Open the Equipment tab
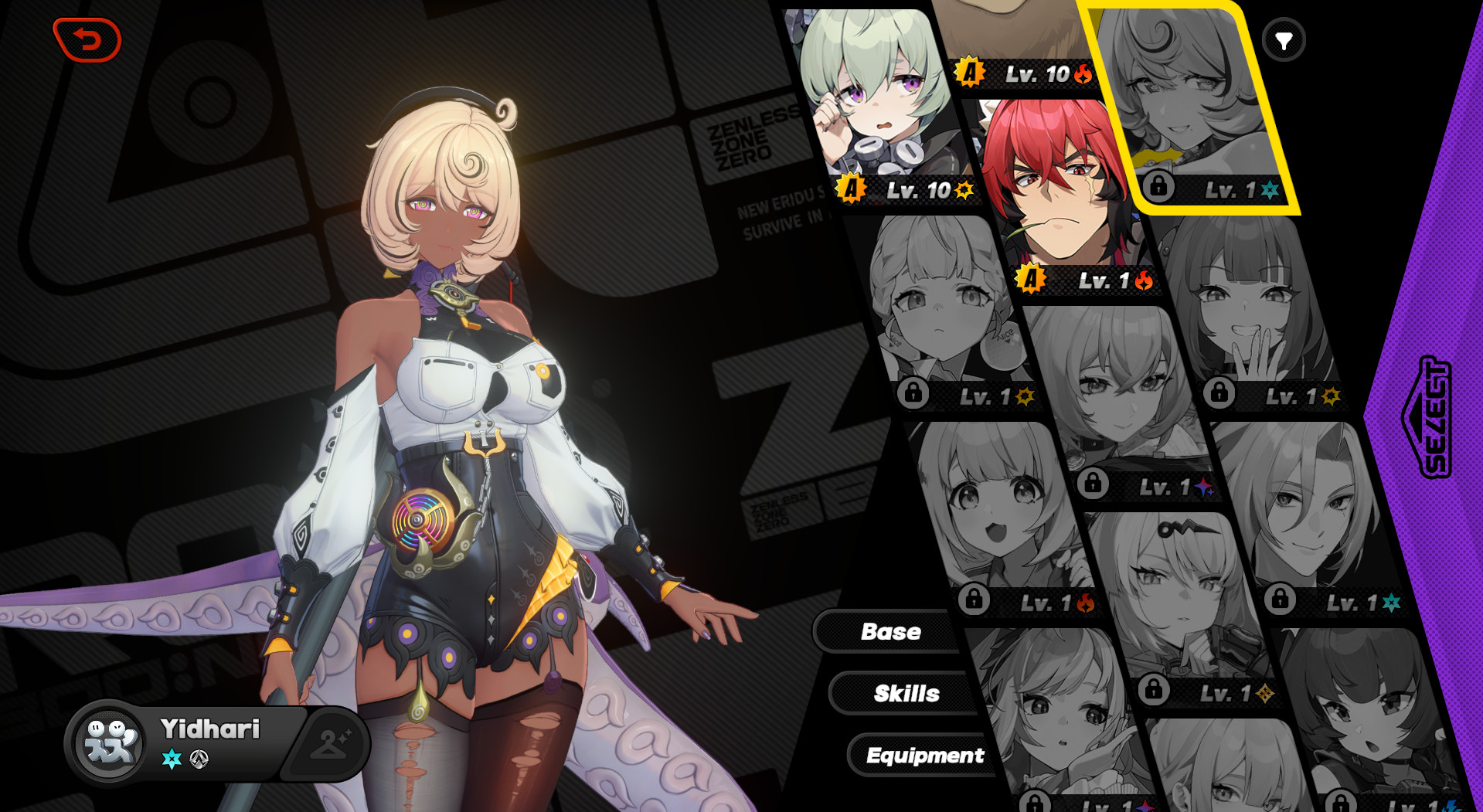 pos(925,756)
